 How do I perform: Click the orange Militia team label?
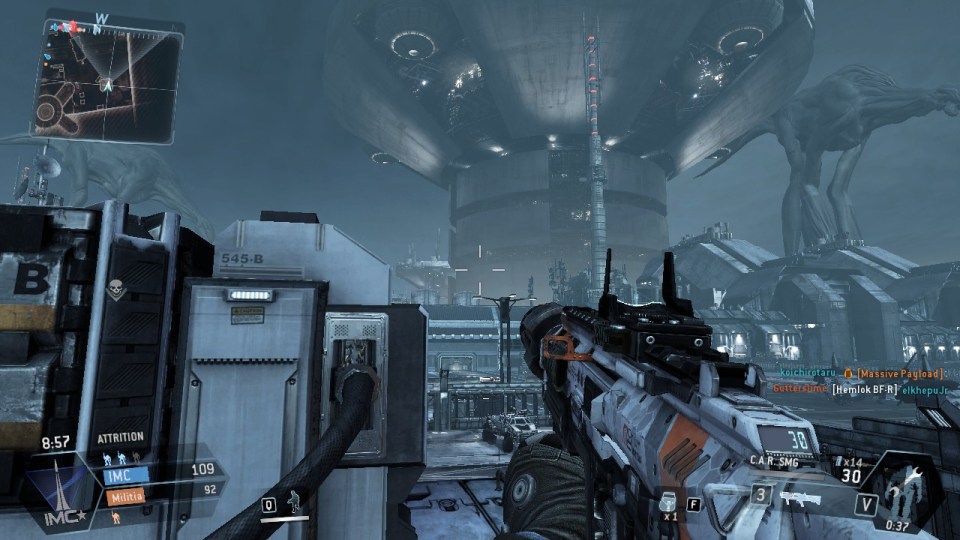124,495
